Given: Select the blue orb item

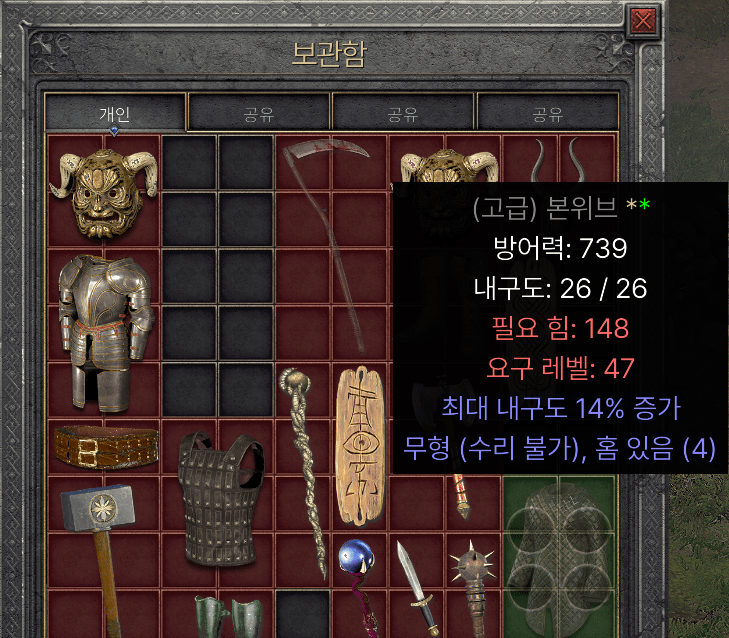Looking at the screenshot, I should pos(353,562).
